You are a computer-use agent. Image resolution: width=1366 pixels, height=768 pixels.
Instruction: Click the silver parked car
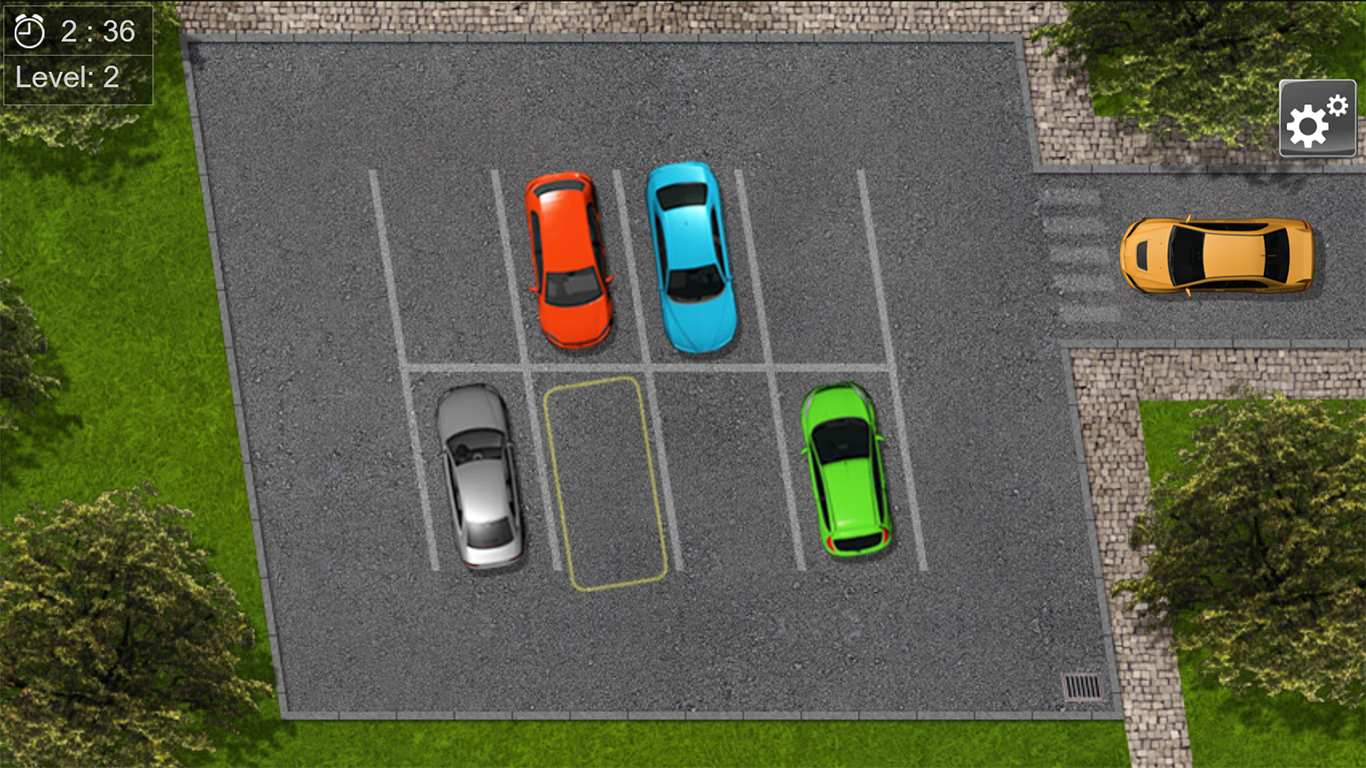point(480,475)
